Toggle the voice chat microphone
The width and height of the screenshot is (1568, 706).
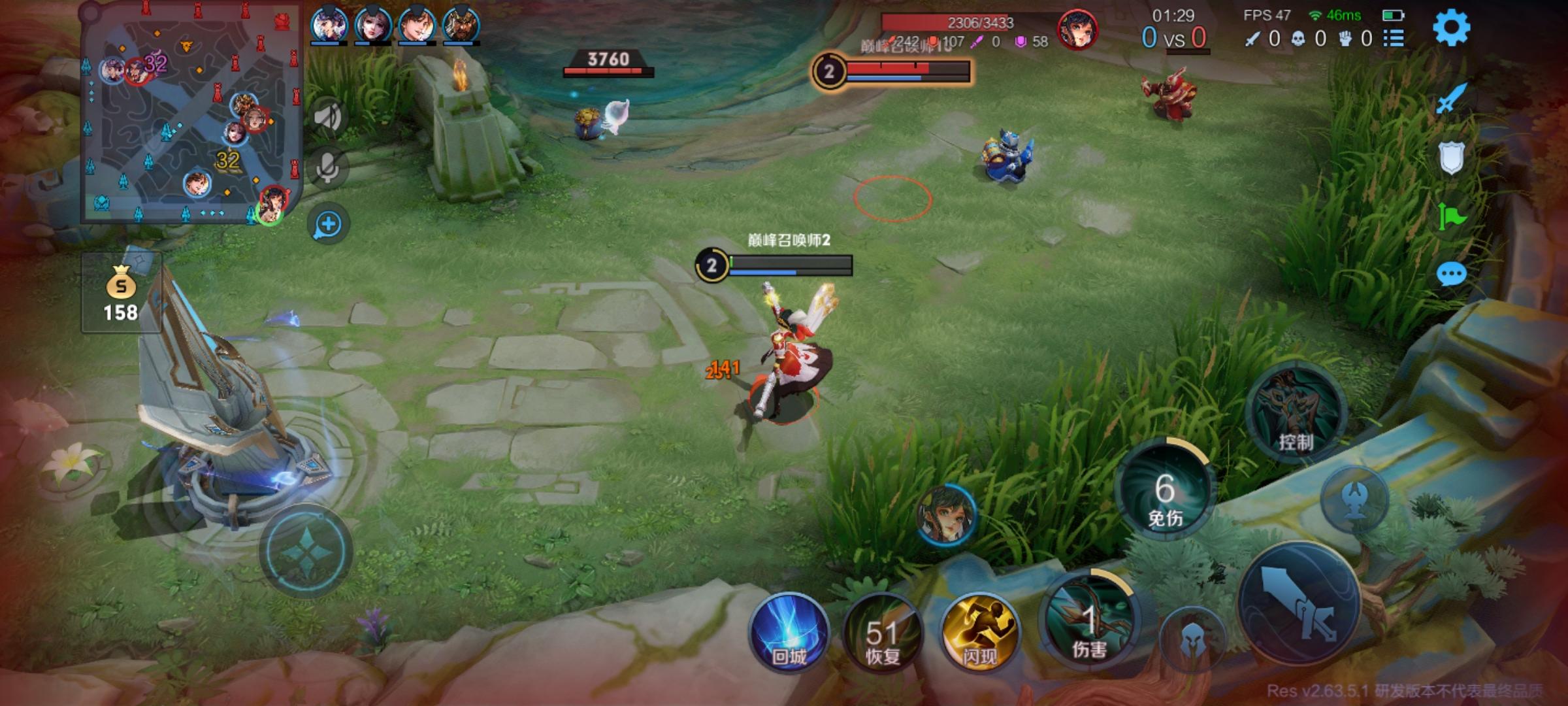(327, 166)
